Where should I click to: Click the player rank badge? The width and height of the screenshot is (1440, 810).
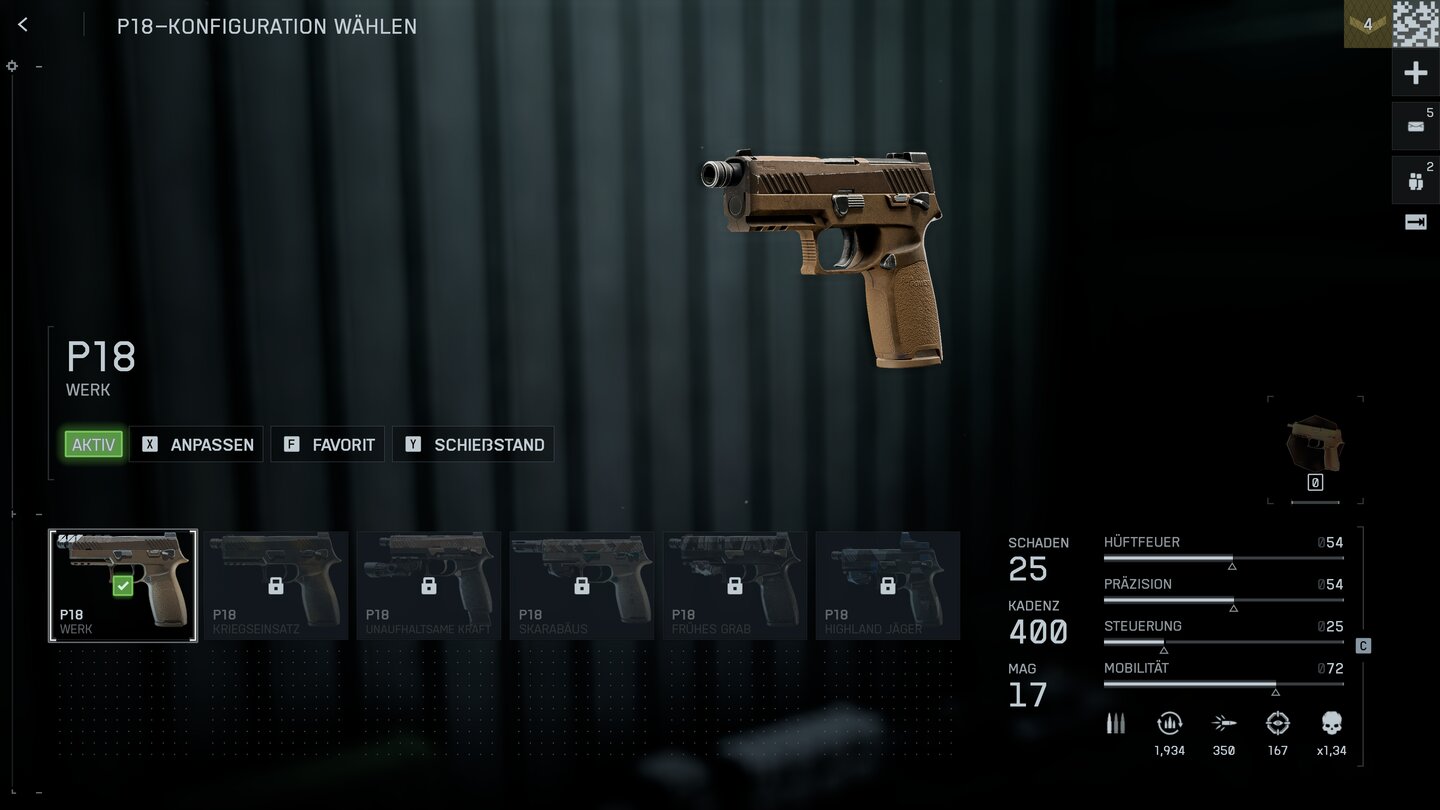[1367, 24]
